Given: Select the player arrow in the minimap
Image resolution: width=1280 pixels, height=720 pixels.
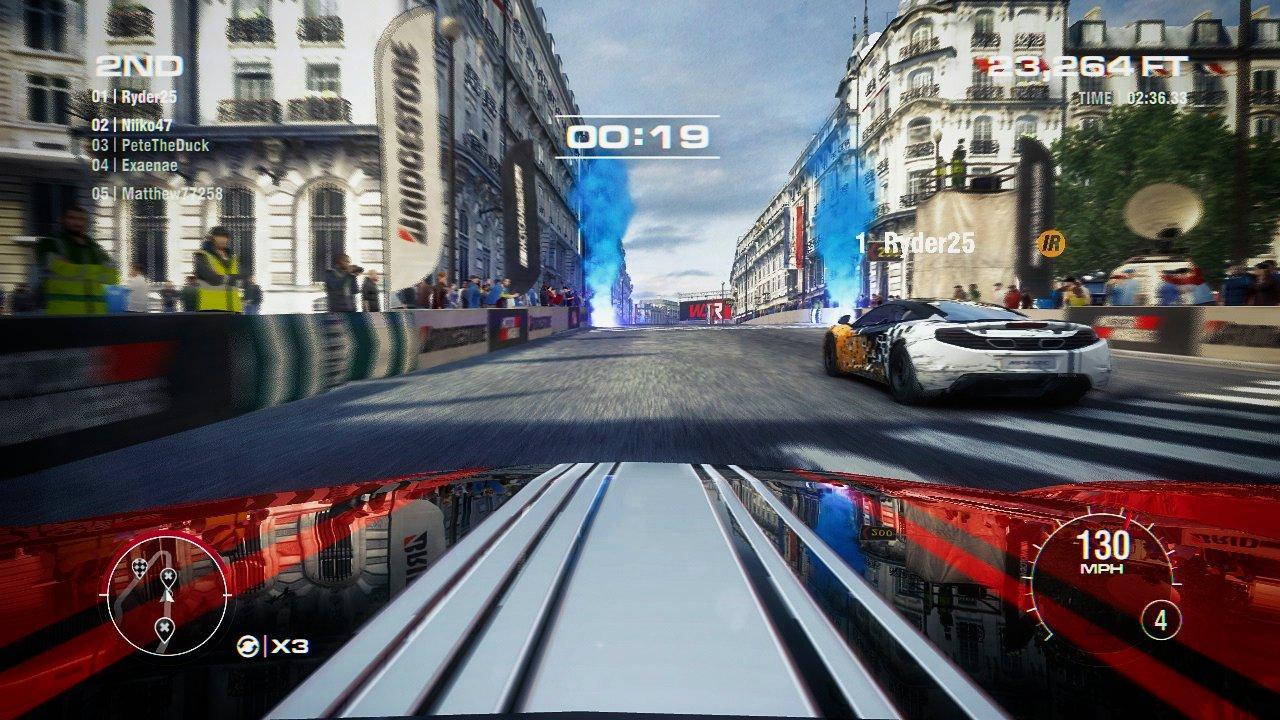Looking at the screenshot, I should coord(167,597).
